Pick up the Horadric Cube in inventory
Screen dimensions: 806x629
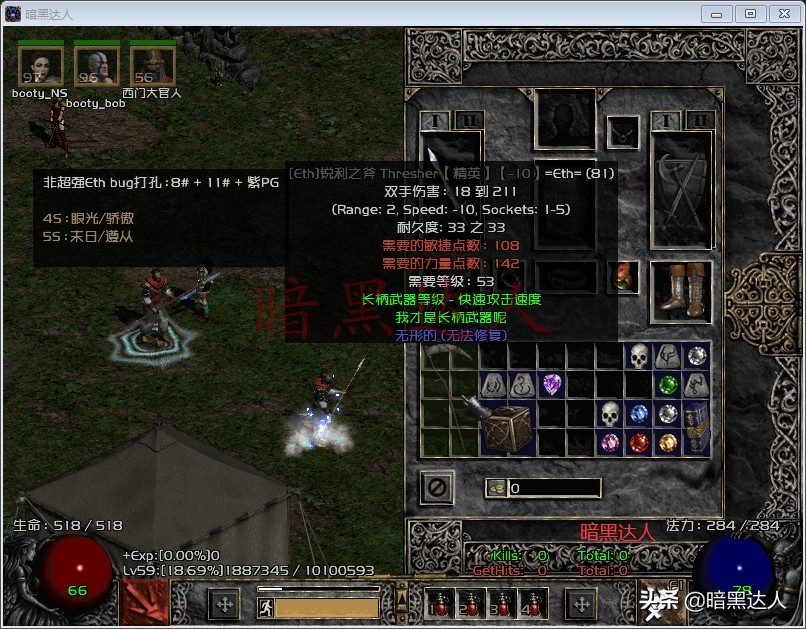506,427
